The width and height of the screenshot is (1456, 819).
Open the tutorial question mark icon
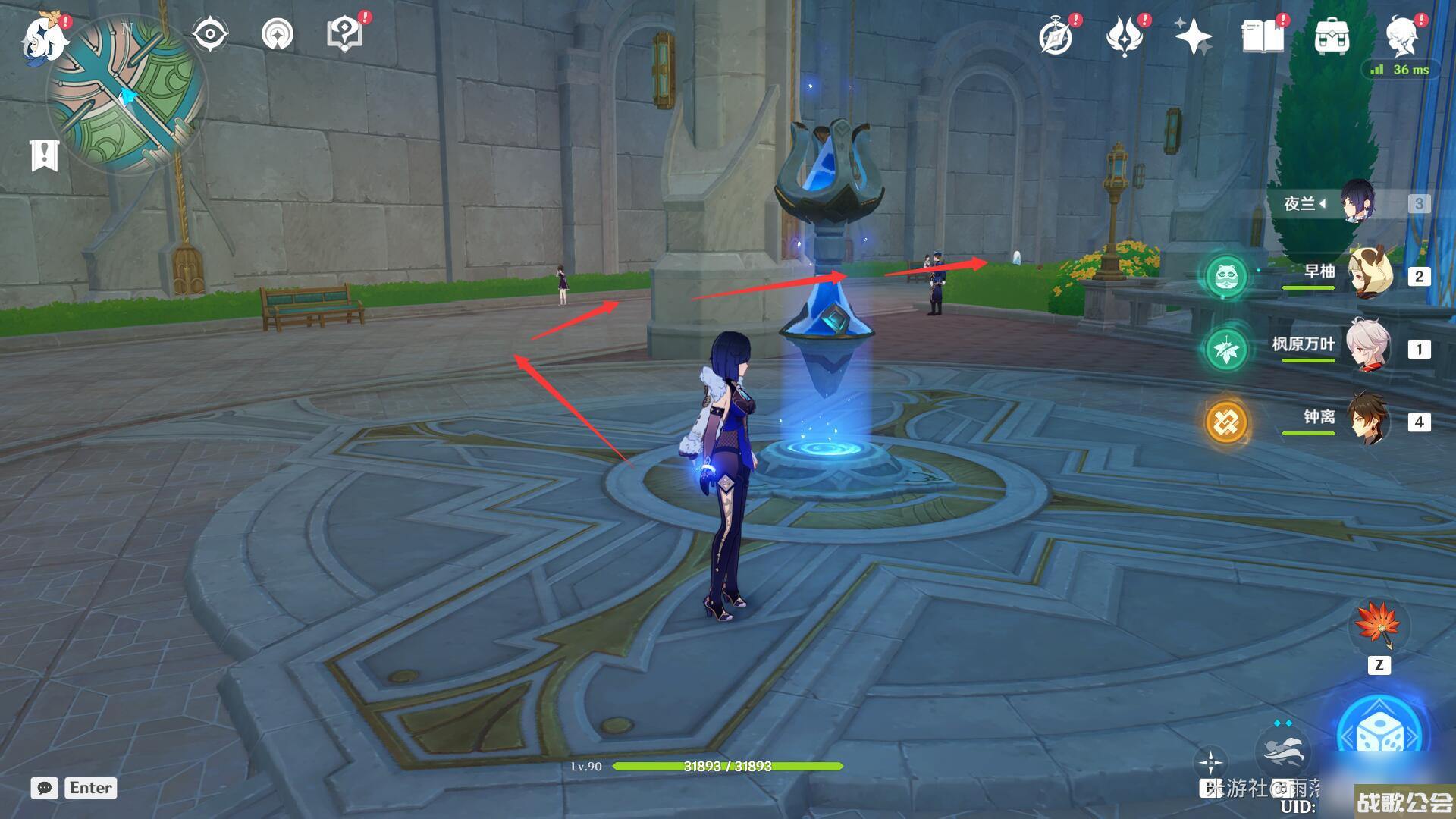[x=344, y=34]
